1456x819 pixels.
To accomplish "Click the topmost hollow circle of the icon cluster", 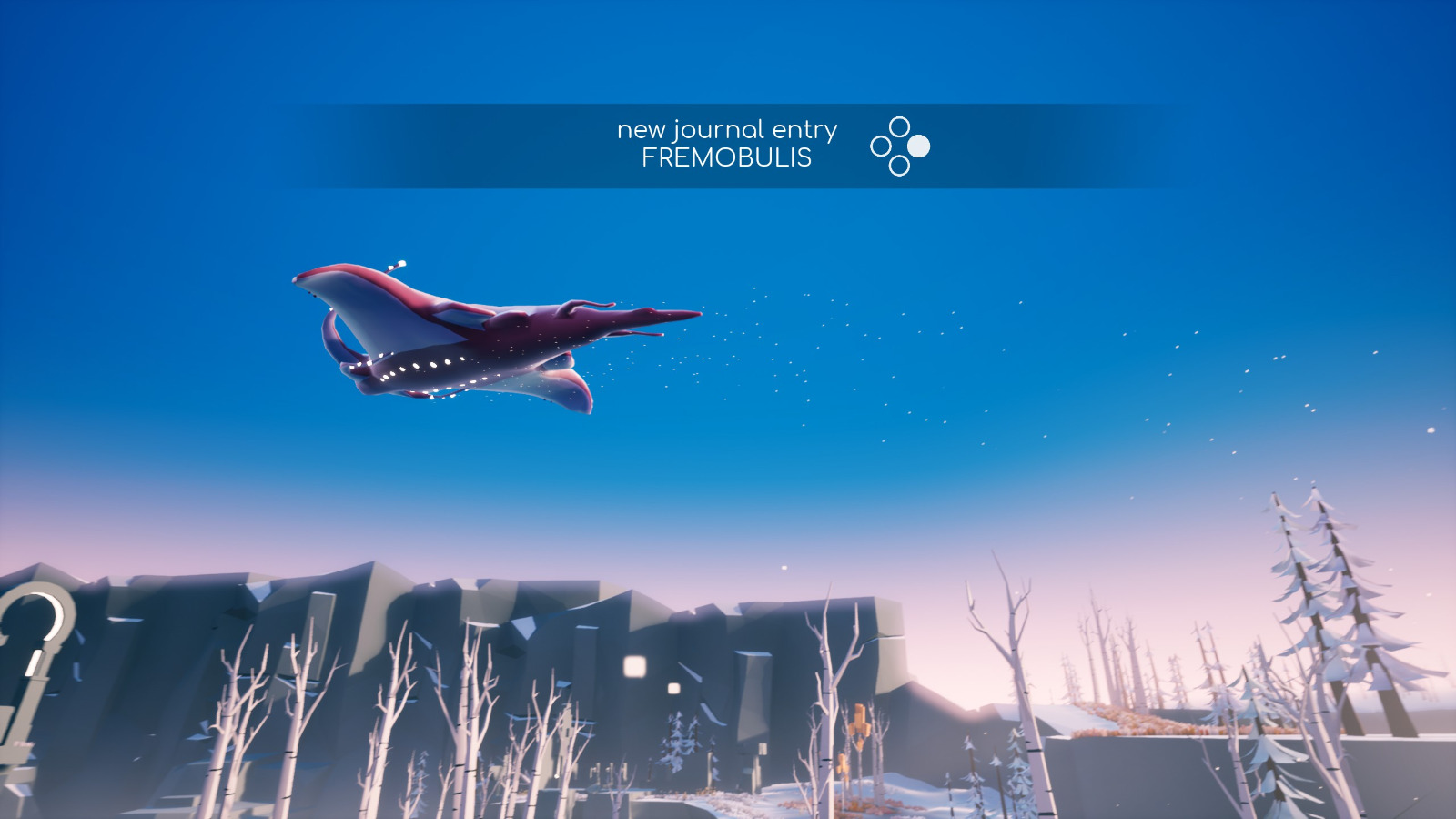I will click(900, 126).
